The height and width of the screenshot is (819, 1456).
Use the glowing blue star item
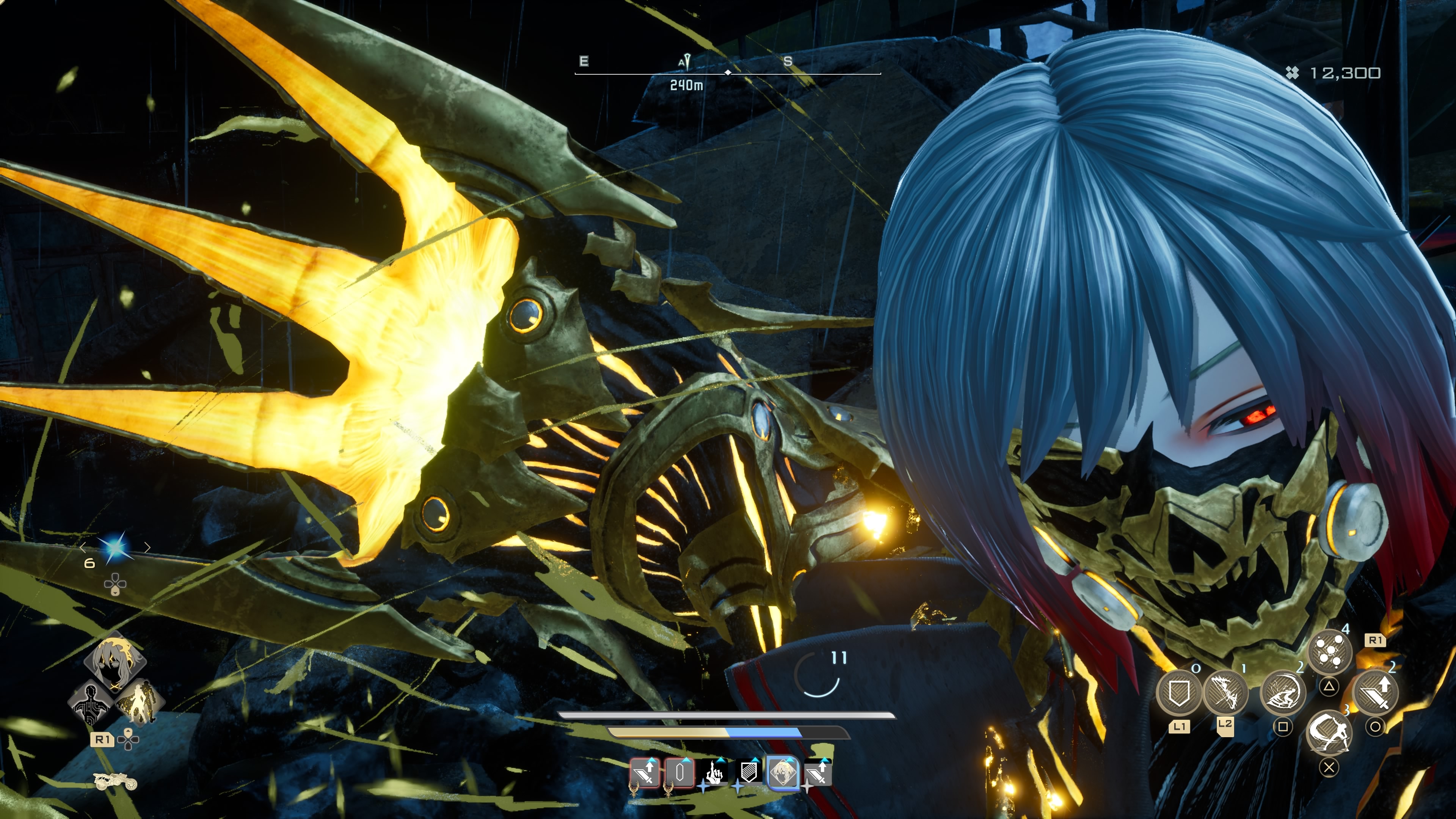click(x=115, y=548)
